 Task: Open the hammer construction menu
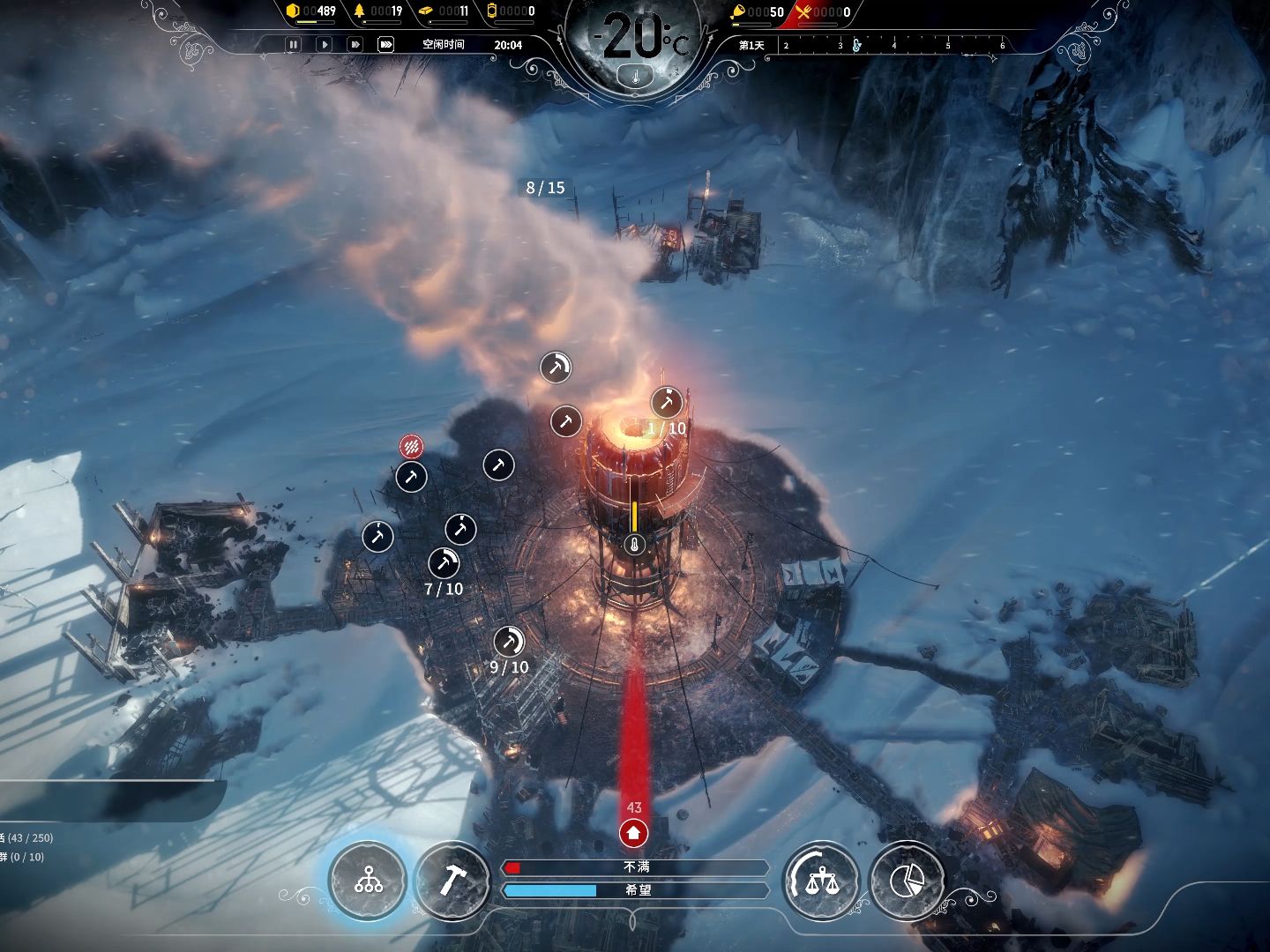coord(452,879)
